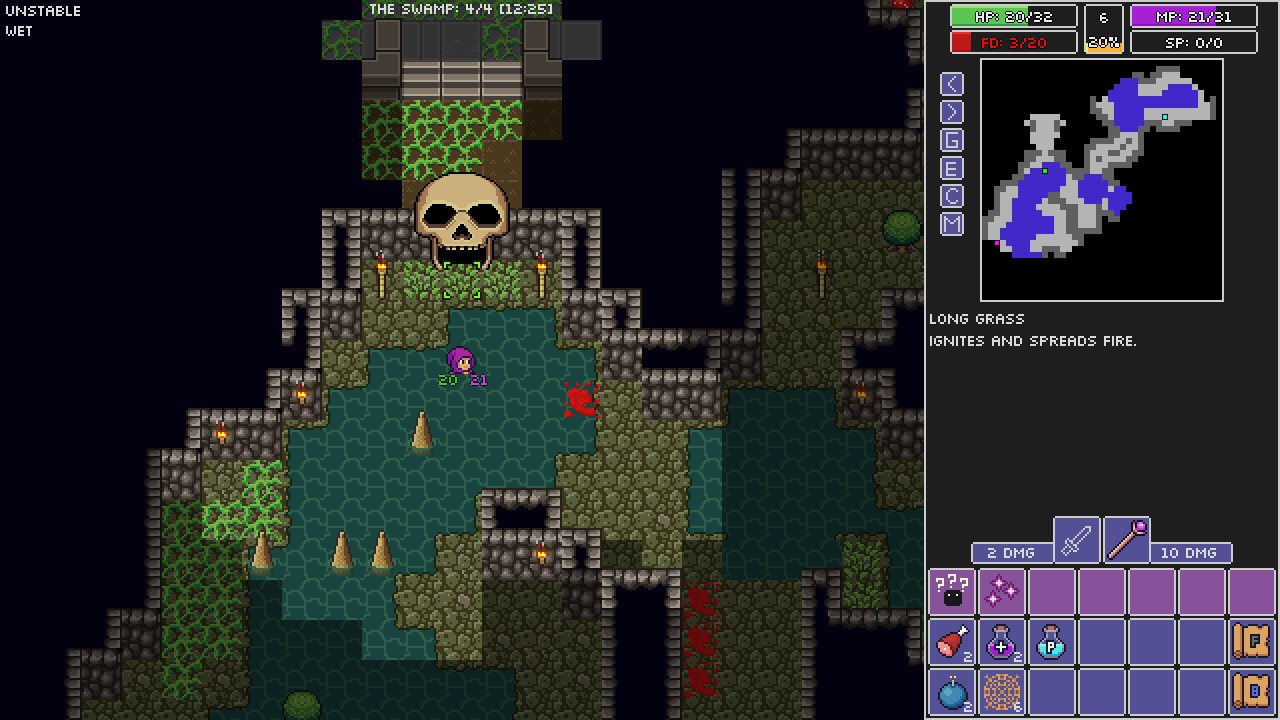Image resolution: width=1280 pixels, height=720 pixels.
Task: Click the green HP 20/32 bar
Action: (1012, 16)
